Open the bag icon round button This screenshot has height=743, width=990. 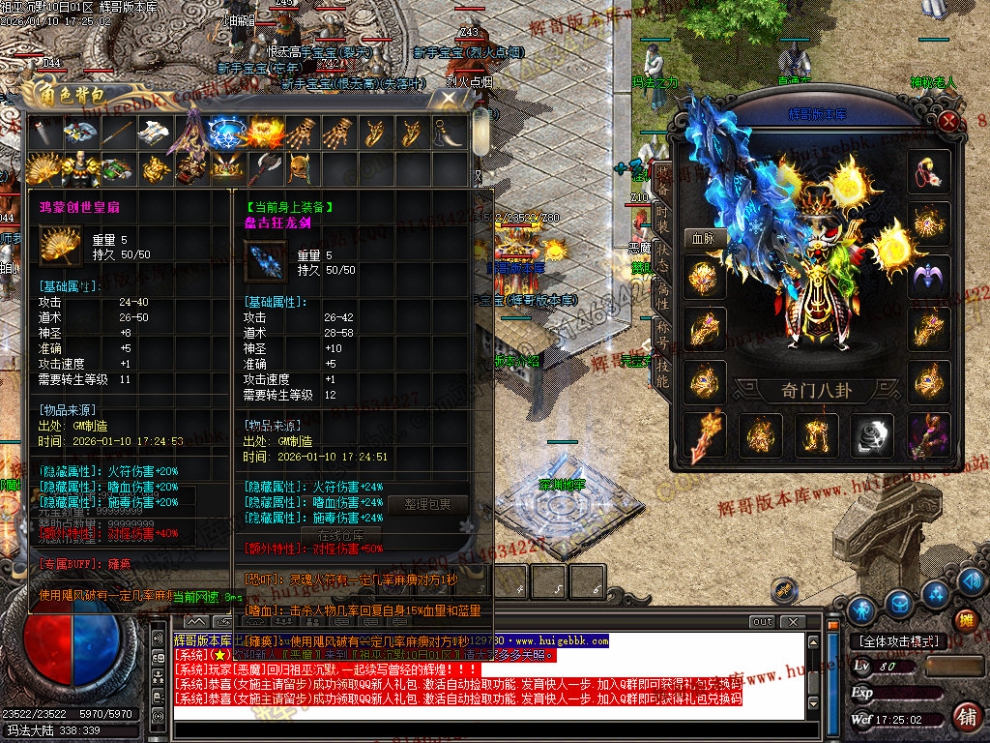pyautogui.click(x=900, y=605)
